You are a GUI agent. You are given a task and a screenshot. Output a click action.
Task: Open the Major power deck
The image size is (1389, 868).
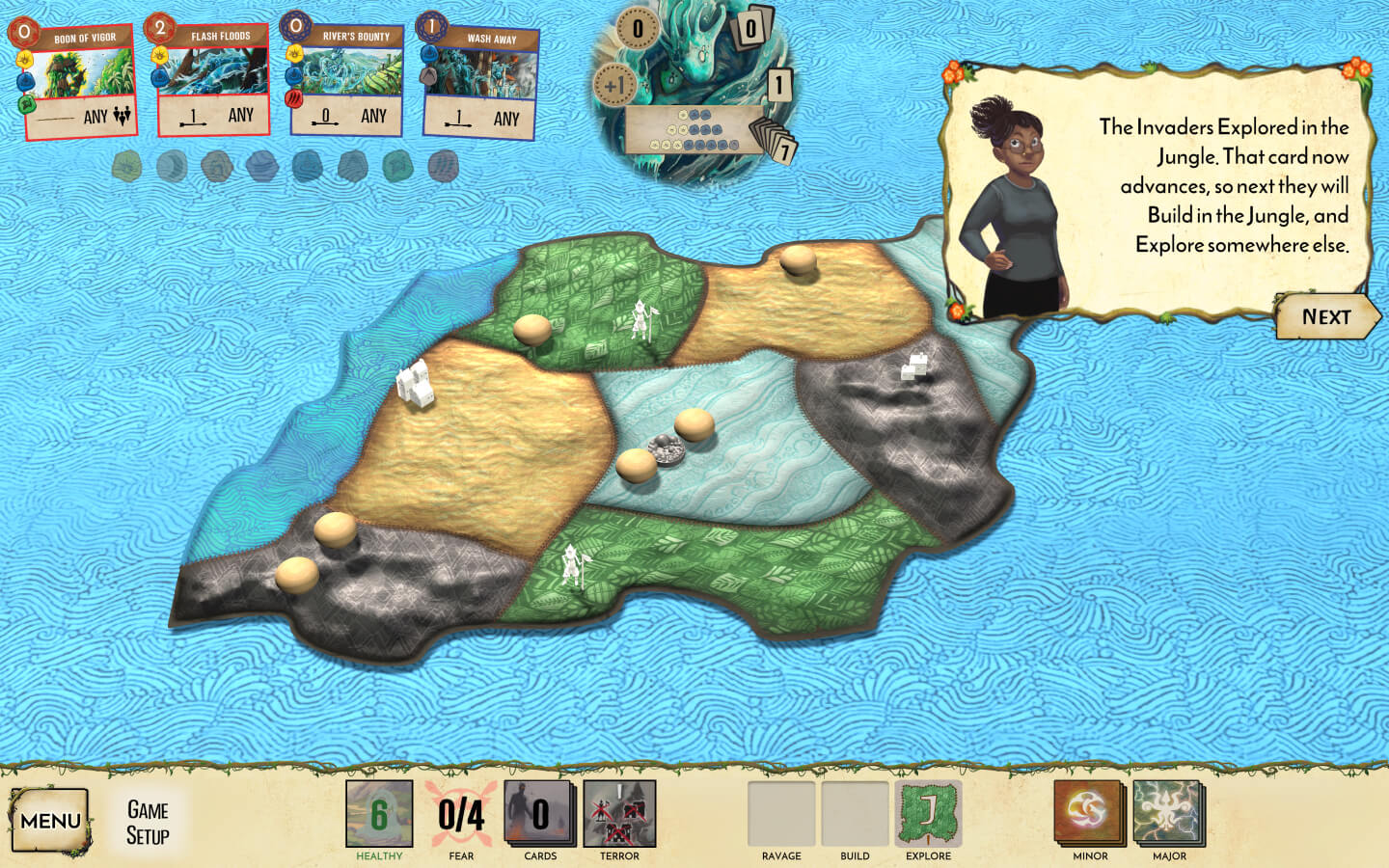[x=1169, y=815]
